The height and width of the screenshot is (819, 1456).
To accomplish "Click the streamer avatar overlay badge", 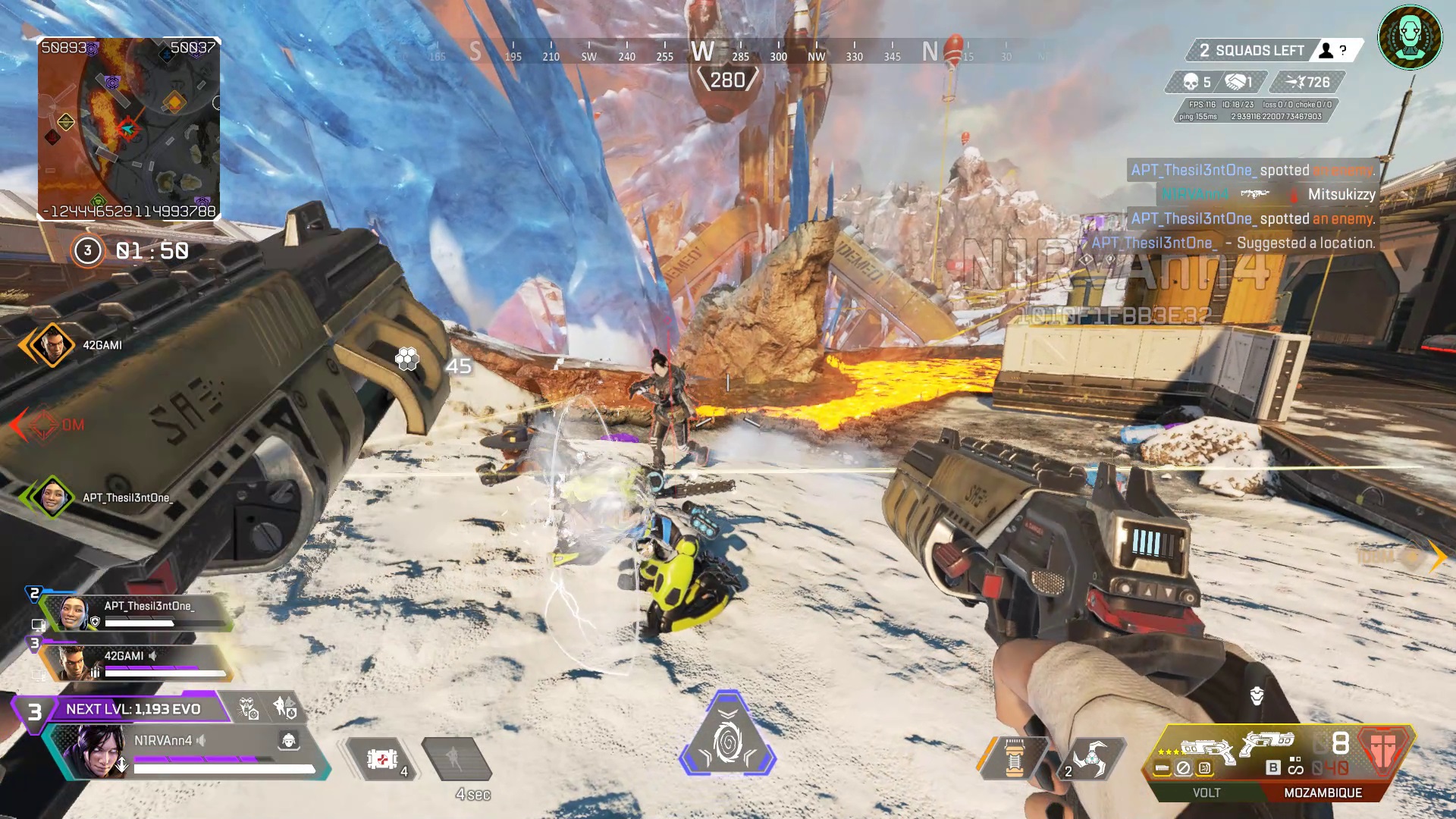I will pos(1410,37).
